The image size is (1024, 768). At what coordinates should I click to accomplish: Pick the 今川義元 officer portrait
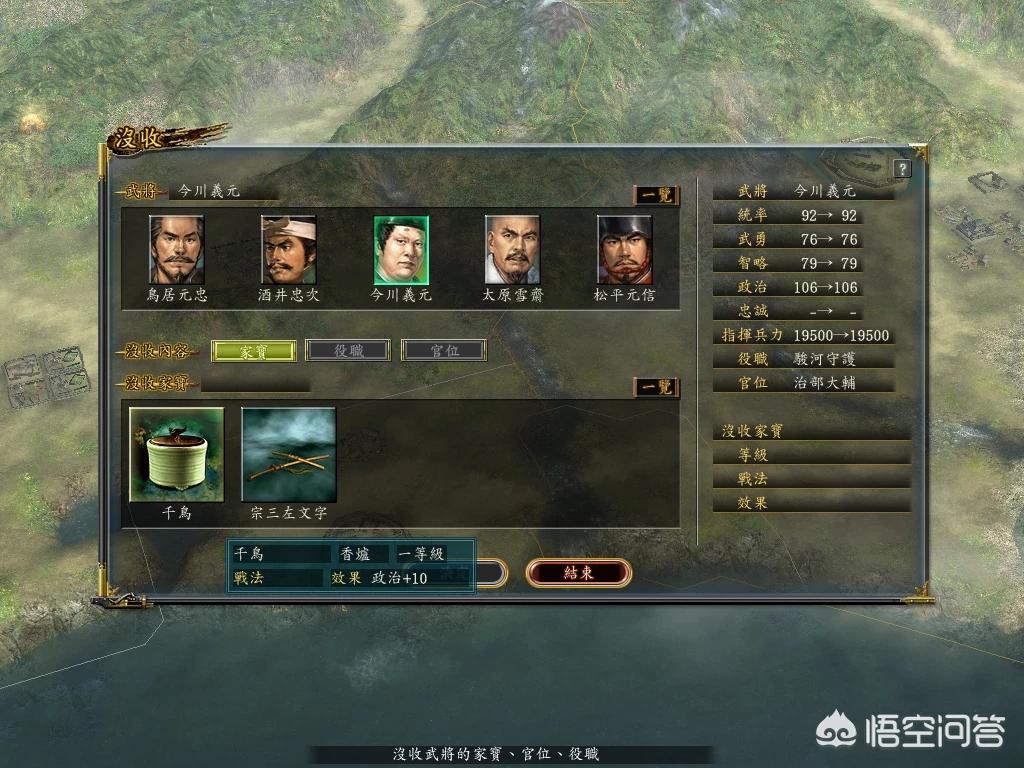pyautogui.click(x=401, y=250)
